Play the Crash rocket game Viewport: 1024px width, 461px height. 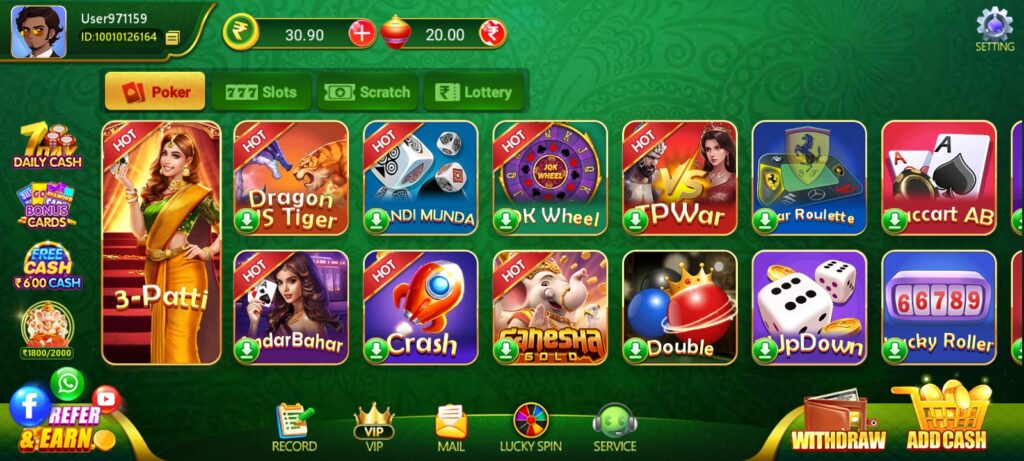pyautogui.click(x=420, y=307)
